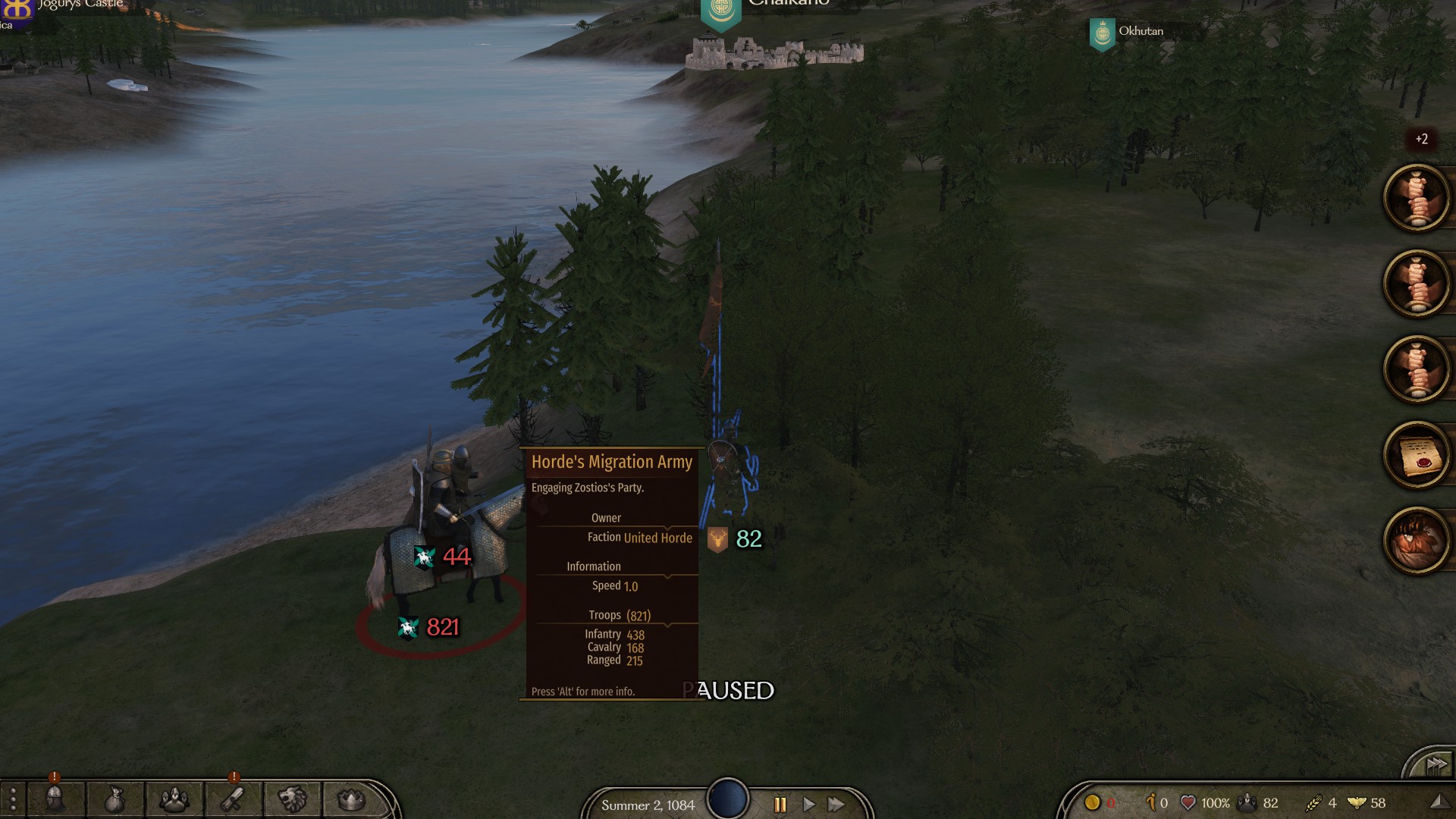Open the character helmet screen

[x=55, y=799]
